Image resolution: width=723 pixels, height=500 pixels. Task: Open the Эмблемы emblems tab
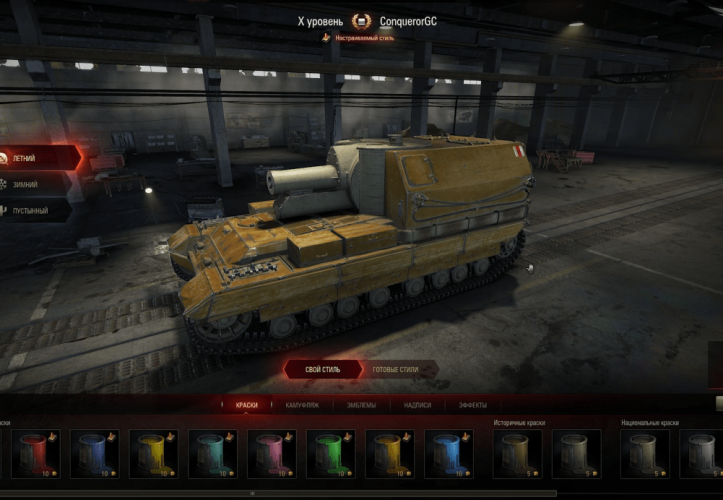(x=362, y=405)
